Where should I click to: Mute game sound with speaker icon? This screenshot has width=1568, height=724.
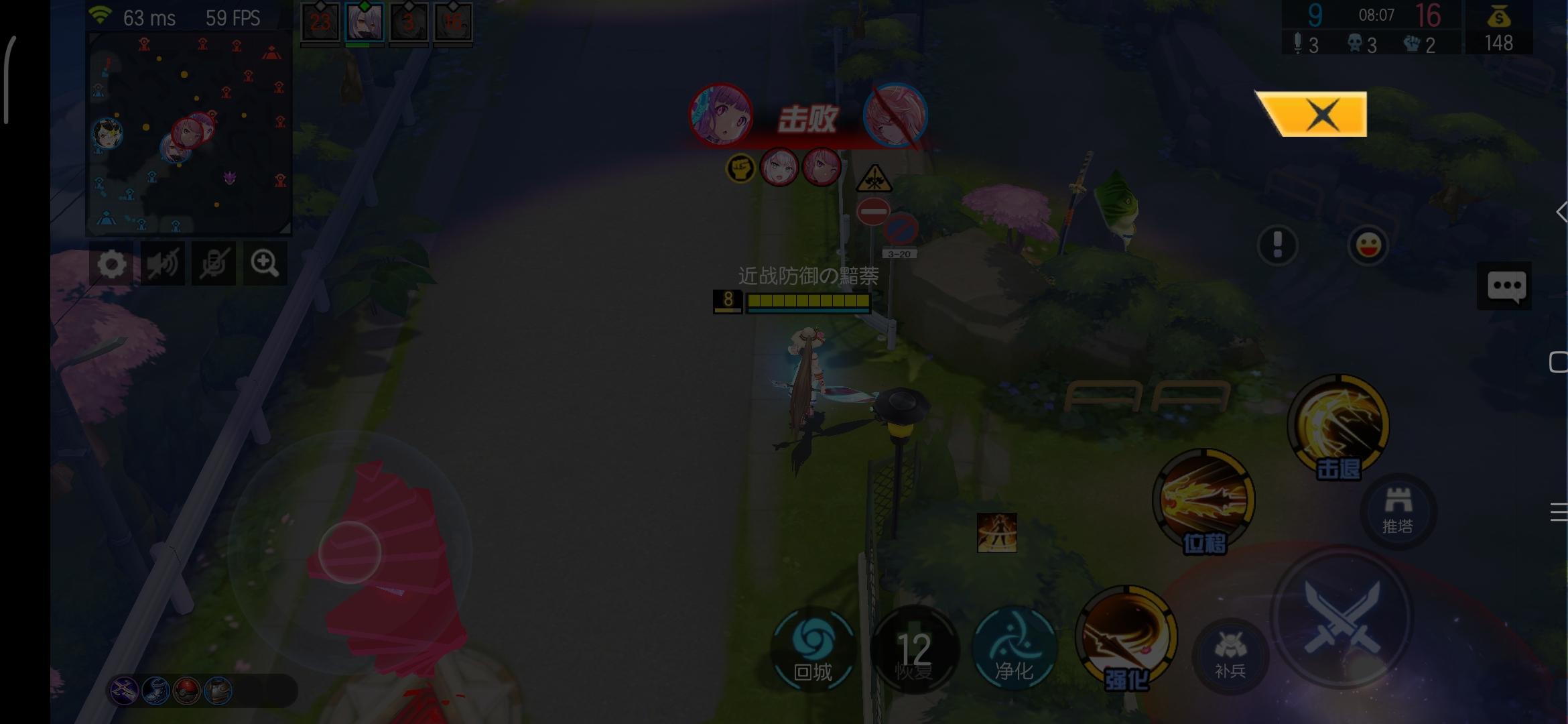tap(162, 263)
